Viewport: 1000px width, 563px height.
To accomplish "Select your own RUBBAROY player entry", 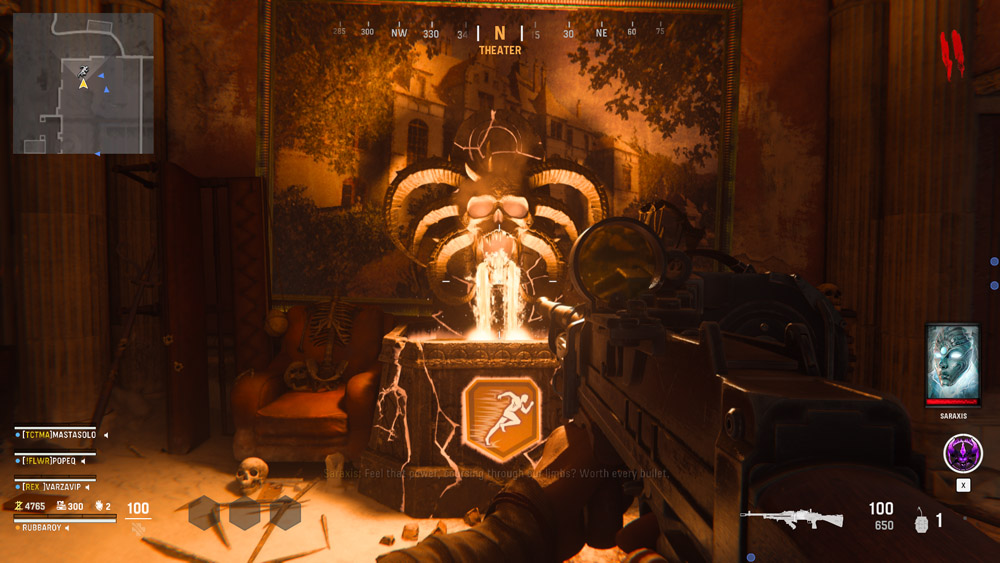I will (x=45, y=527).
